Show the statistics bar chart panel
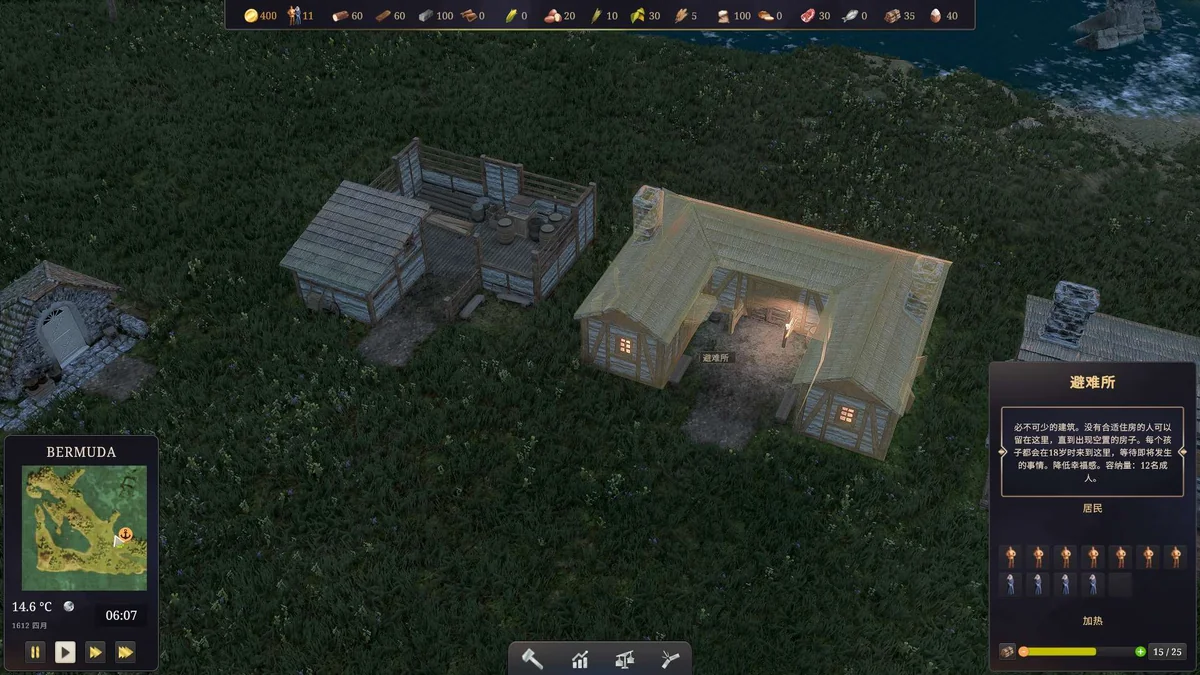1200x675 pixels. pyautogui.click(x=580, y=659)
